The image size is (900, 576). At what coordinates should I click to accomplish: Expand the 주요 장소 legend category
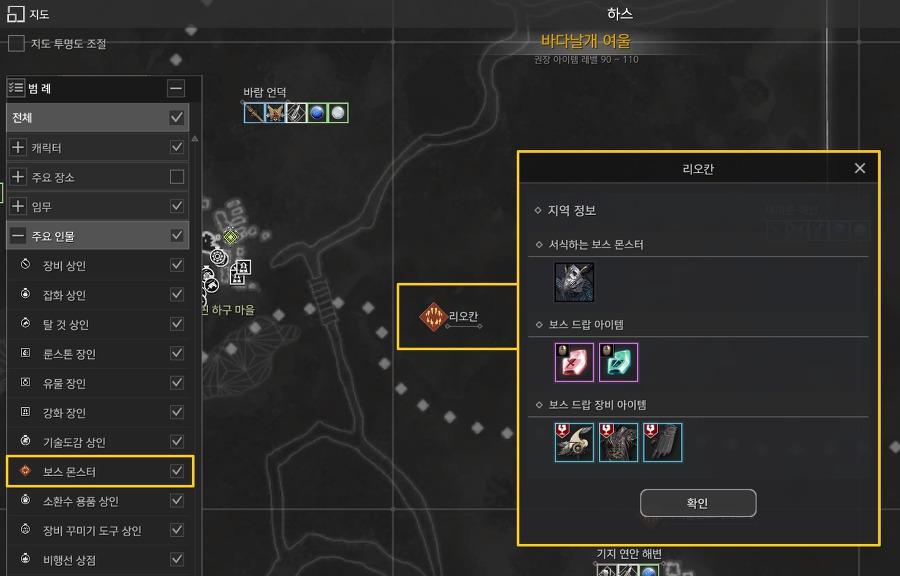tap(18, 177)
